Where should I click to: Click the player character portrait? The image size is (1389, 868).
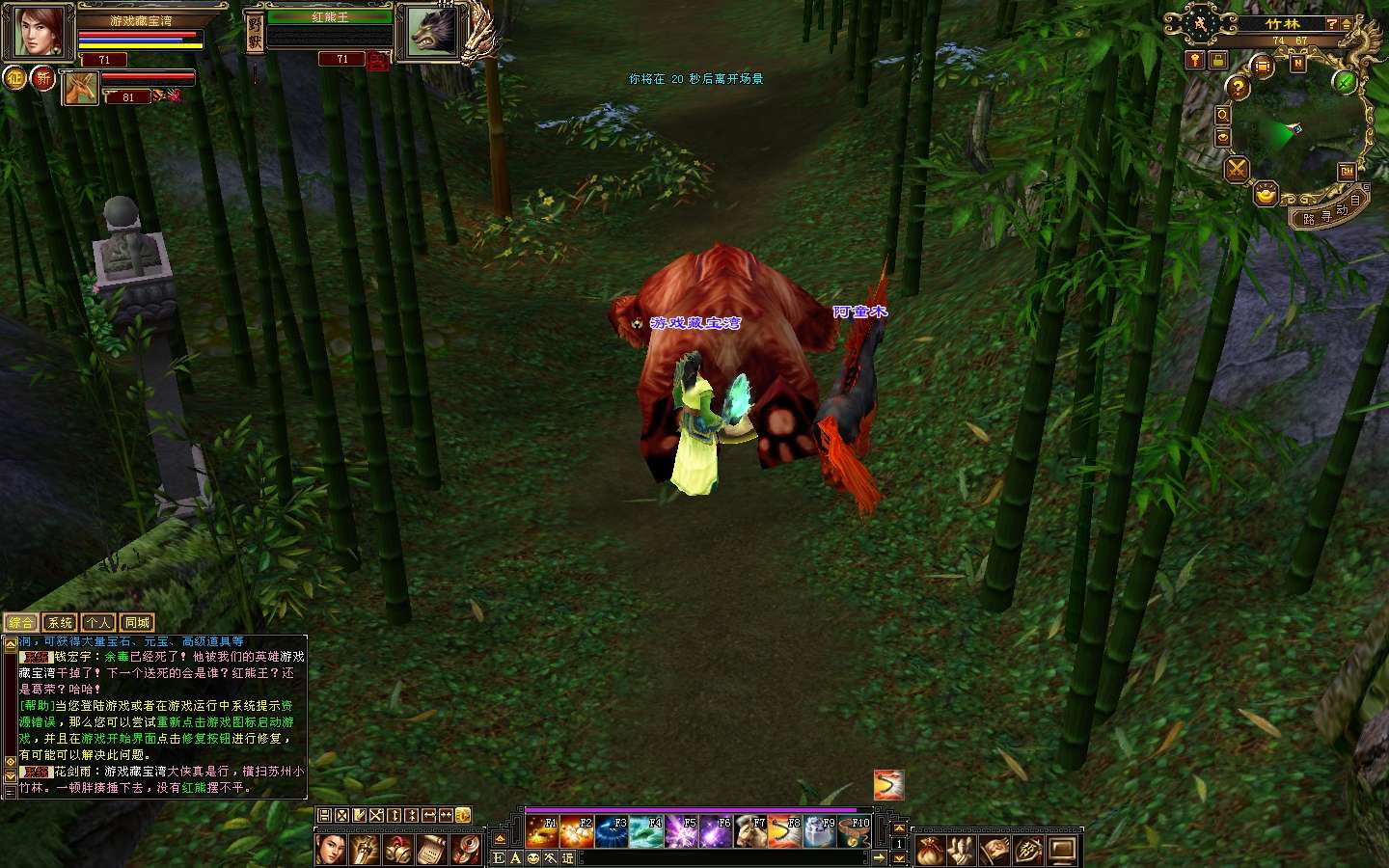click(39, 32)
